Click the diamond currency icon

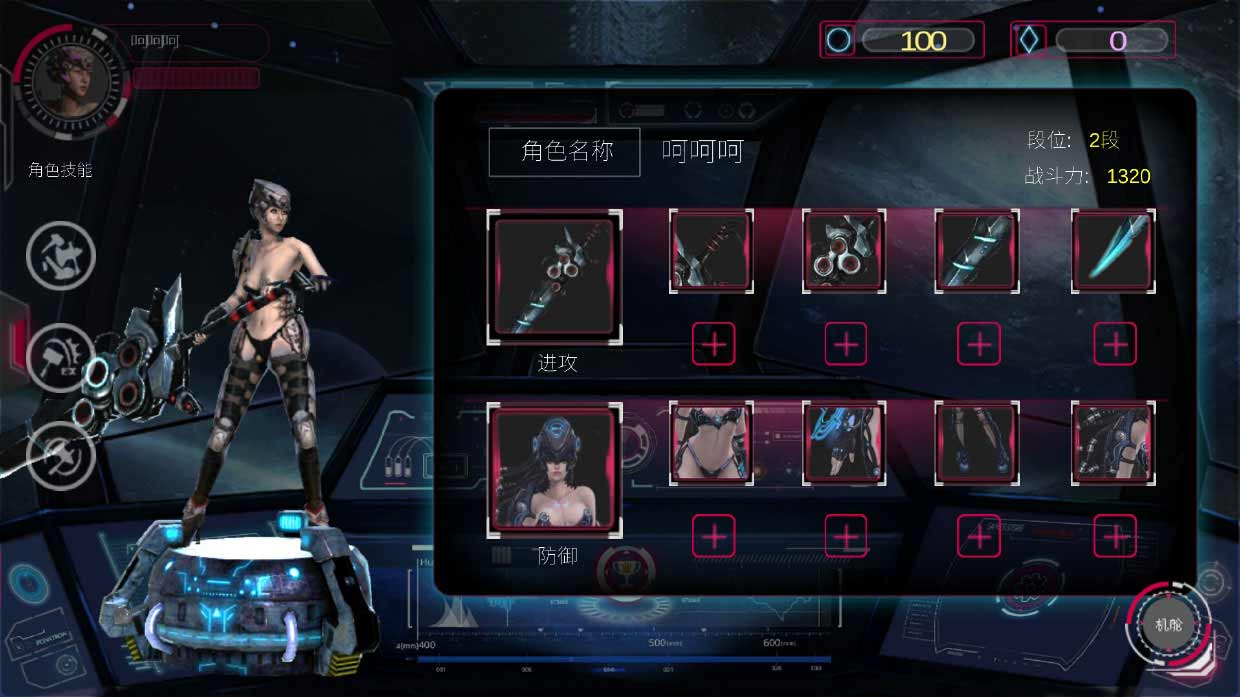pos(1030,40)
